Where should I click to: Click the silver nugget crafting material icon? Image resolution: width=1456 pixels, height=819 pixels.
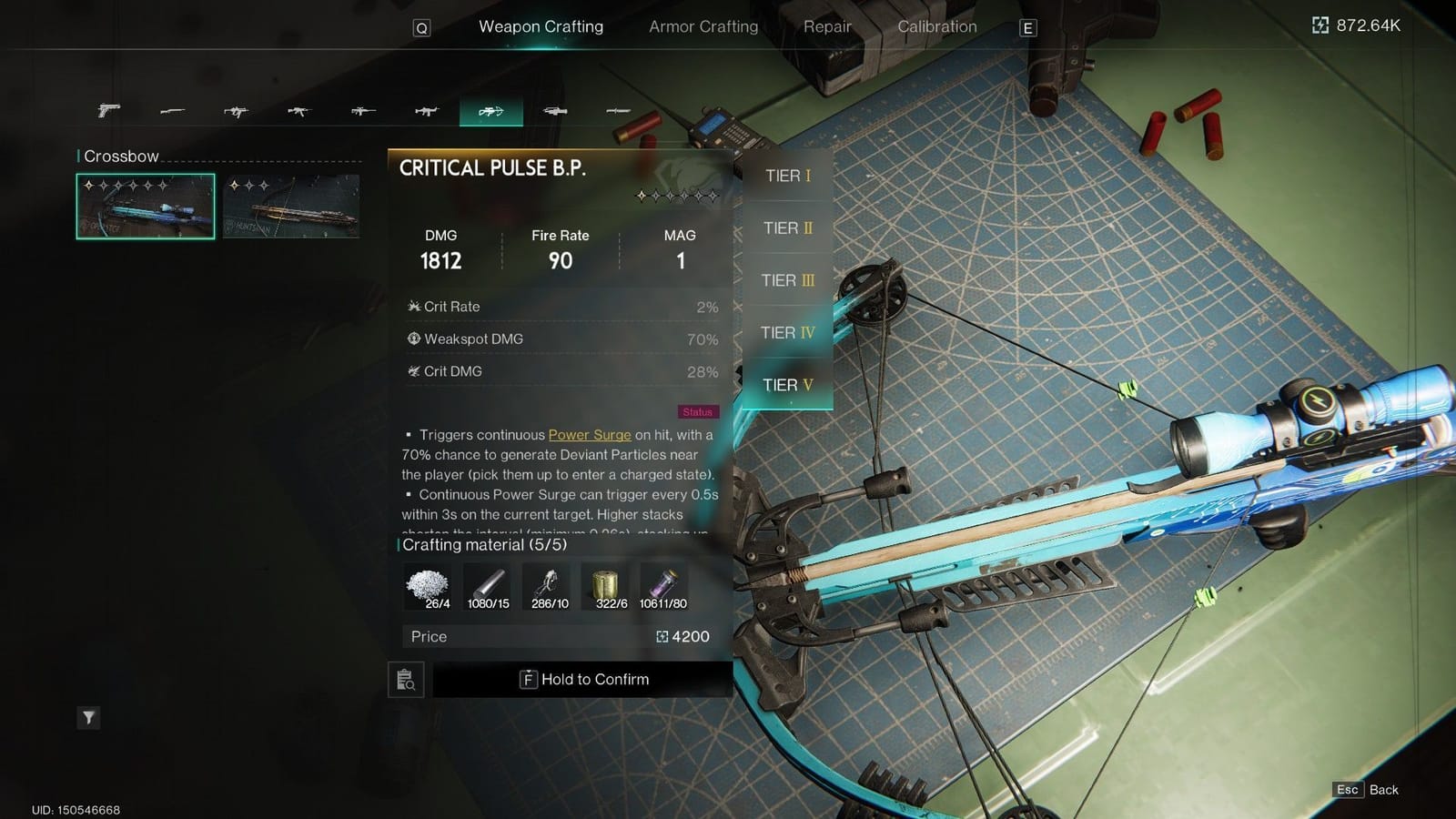(427, 582)
